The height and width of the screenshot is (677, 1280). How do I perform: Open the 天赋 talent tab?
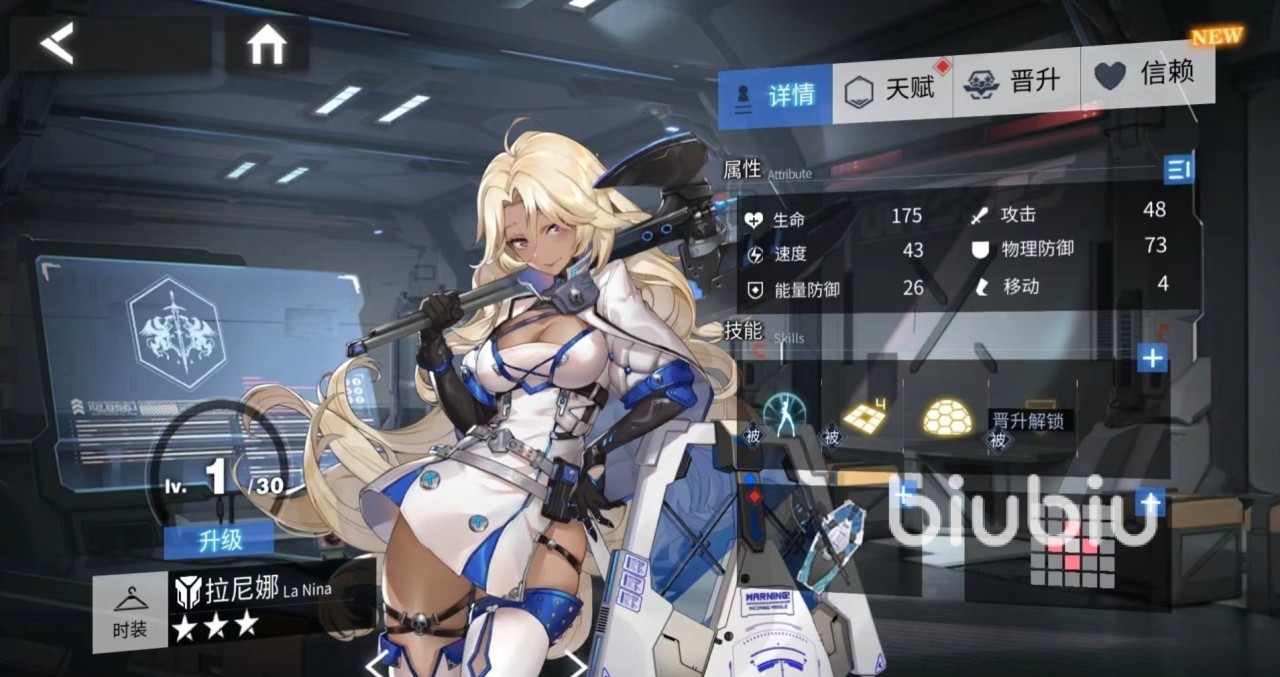pos(891,90)
